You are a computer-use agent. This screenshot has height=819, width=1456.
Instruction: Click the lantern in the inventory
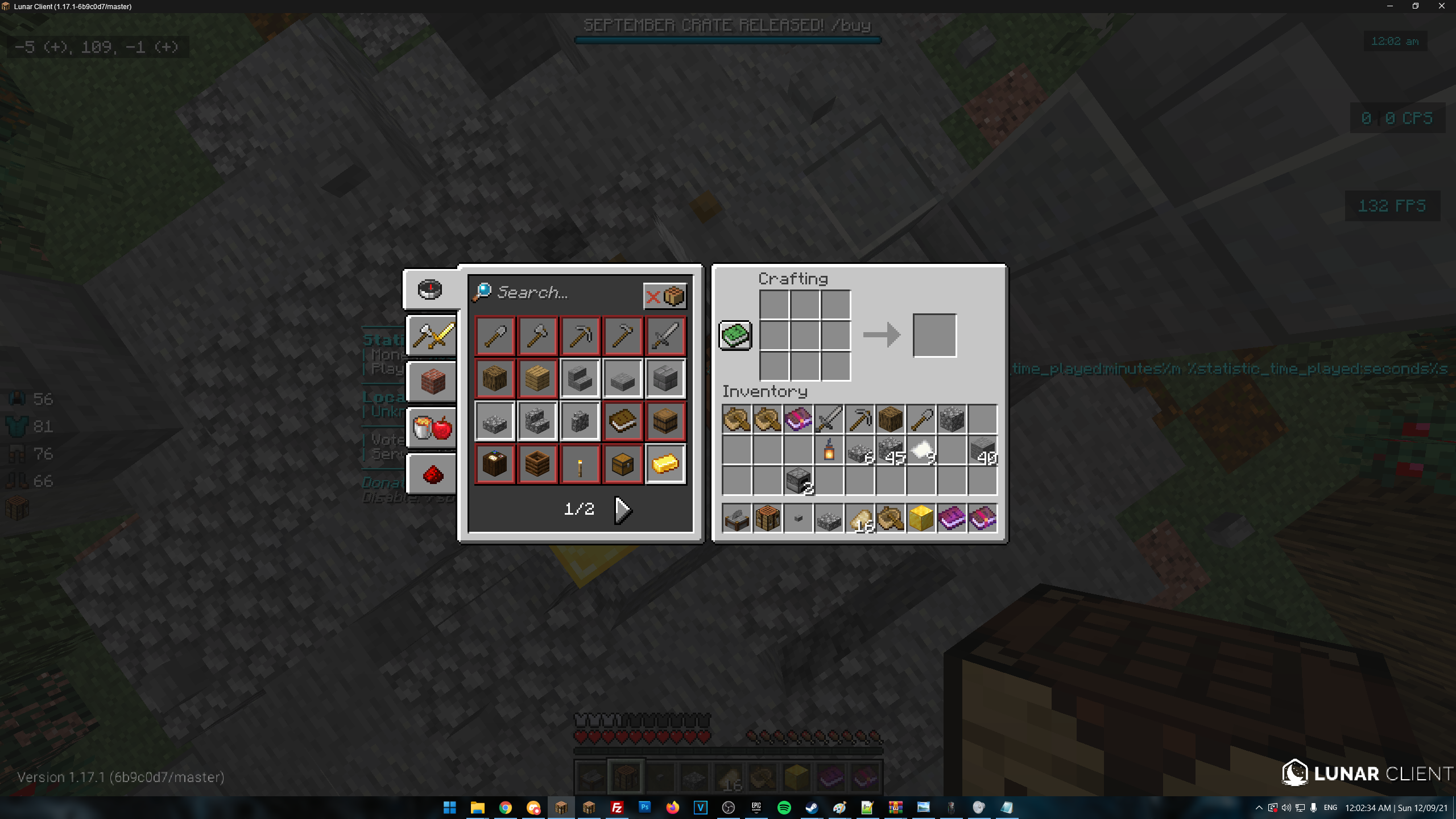coord(829,450)
